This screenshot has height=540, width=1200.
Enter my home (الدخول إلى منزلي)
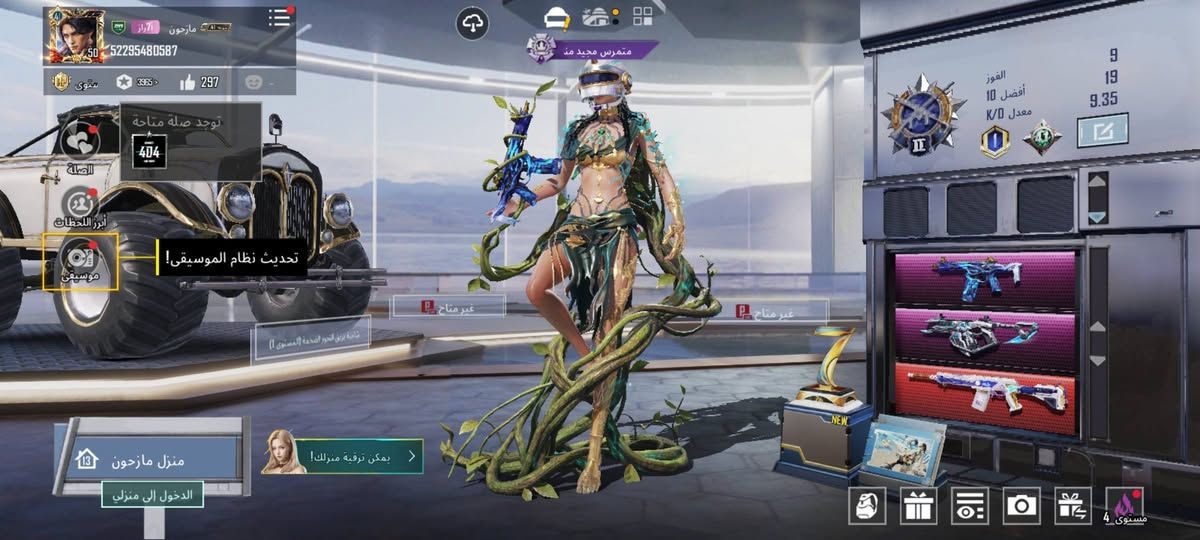[152, 494]
